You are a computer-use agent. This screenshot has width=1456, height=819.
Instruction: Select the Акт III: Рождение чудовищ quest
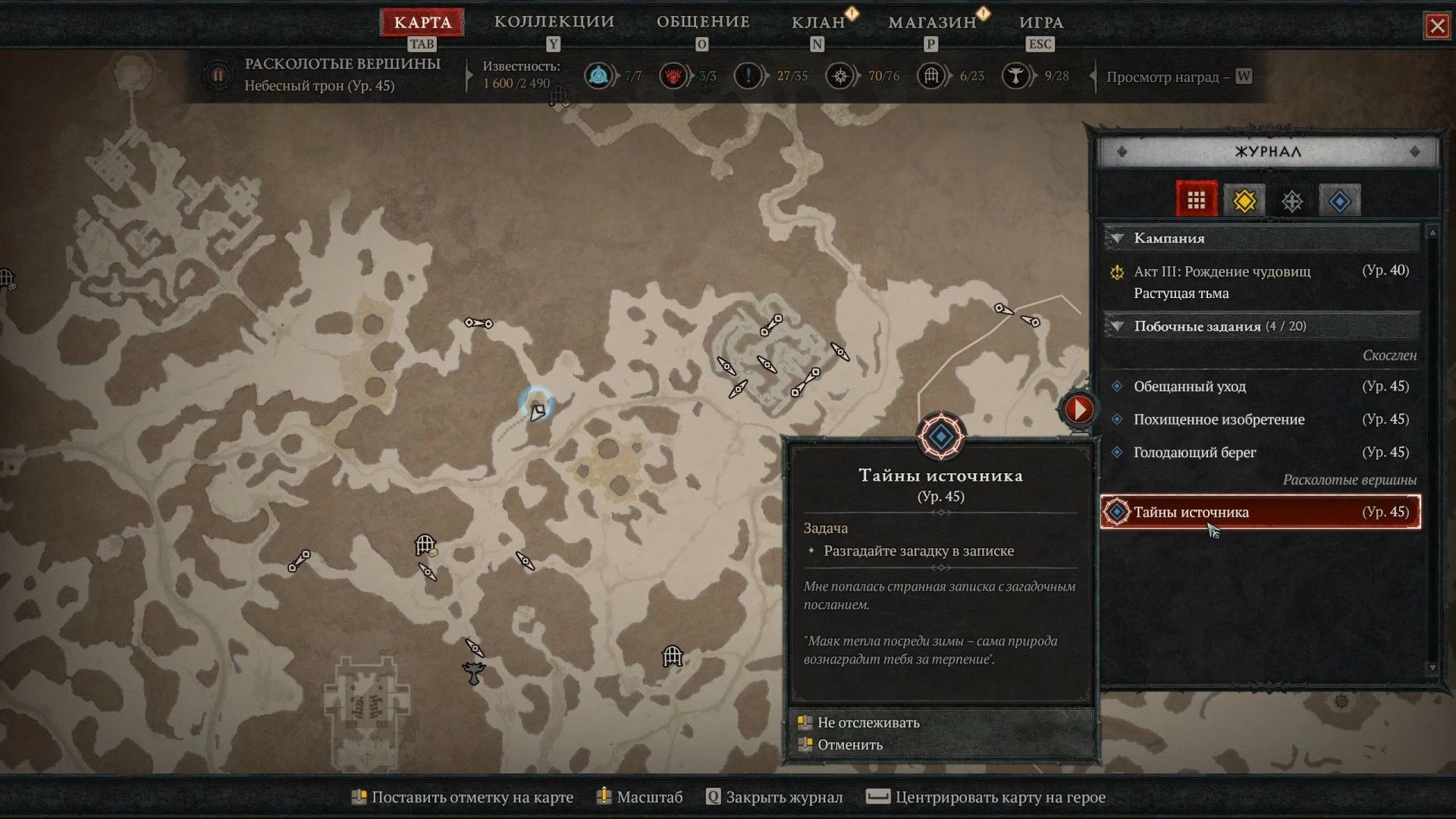[1222, 271]
